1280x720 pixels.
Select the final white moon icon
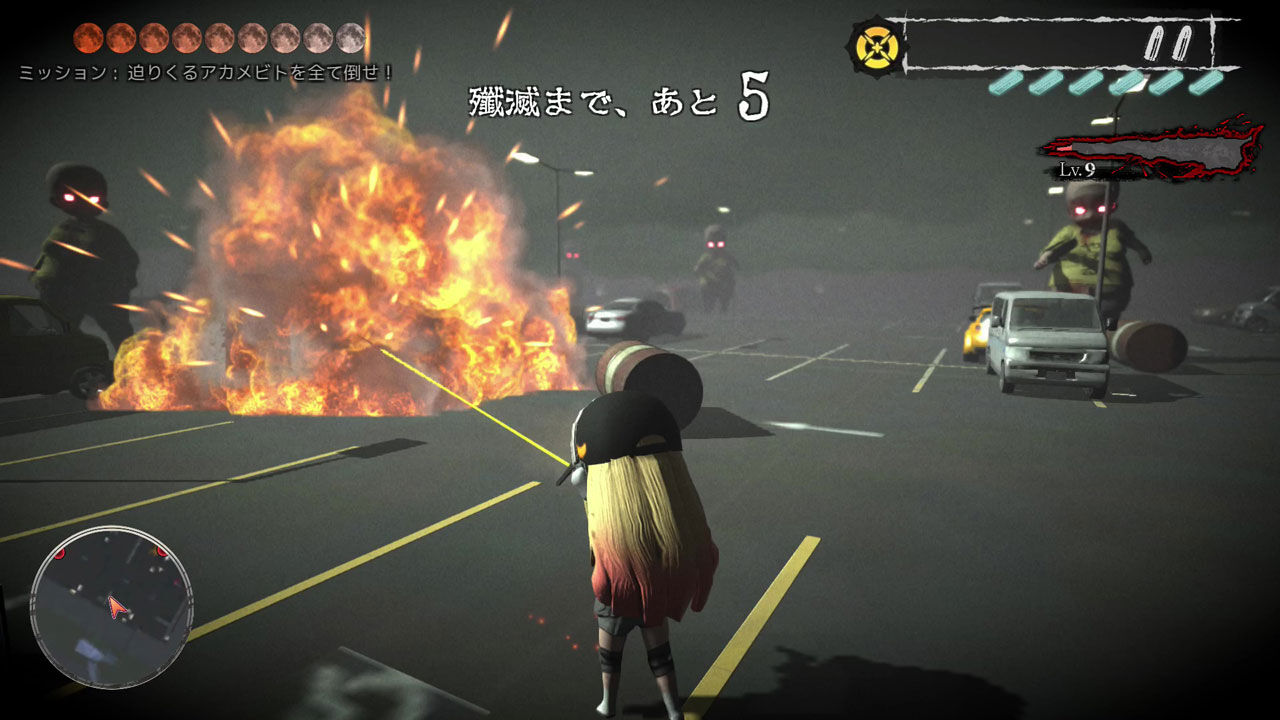[x=349, y=39]
